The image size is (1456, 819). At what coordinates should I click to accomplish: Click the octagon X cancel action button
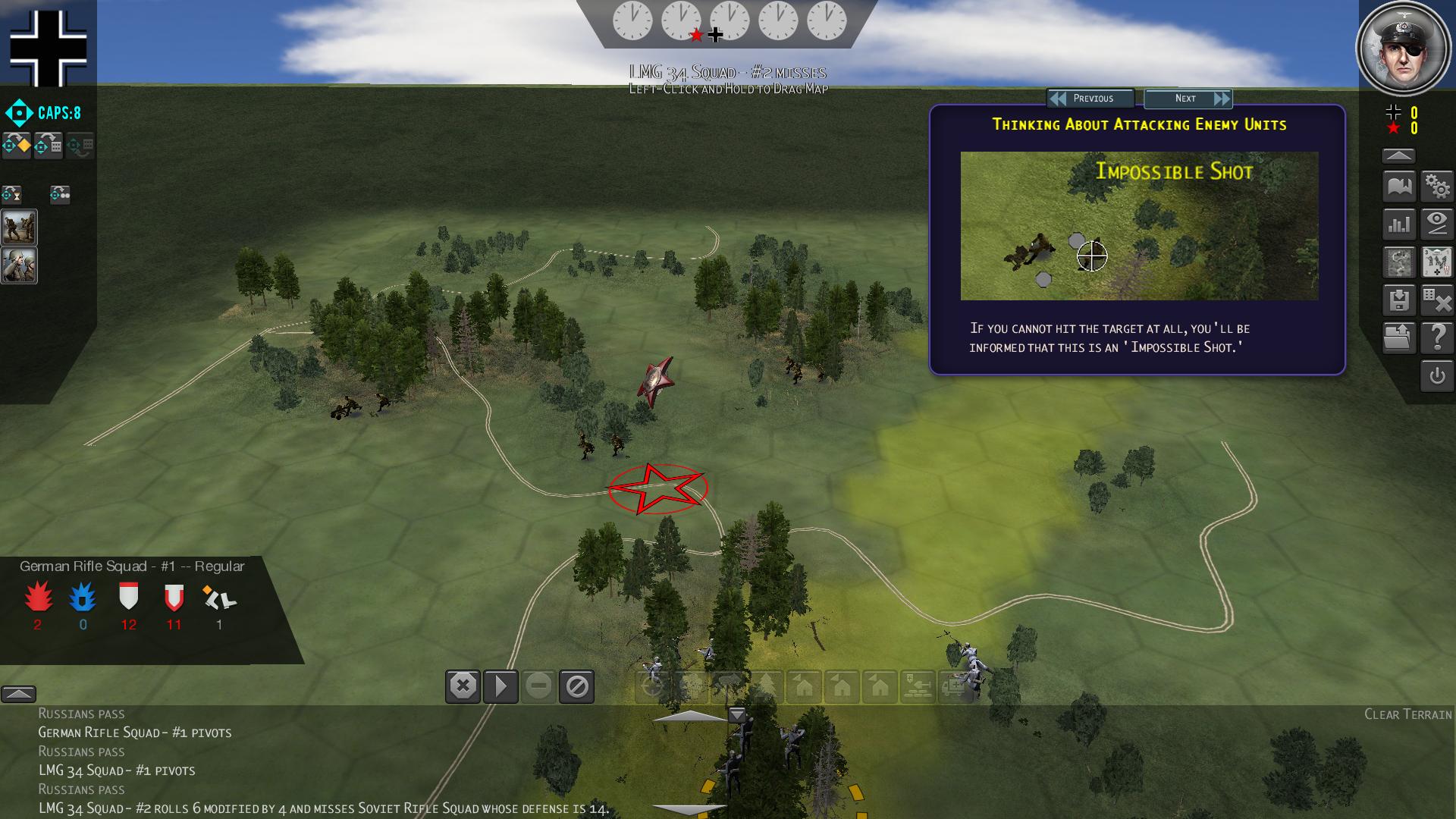463,687
